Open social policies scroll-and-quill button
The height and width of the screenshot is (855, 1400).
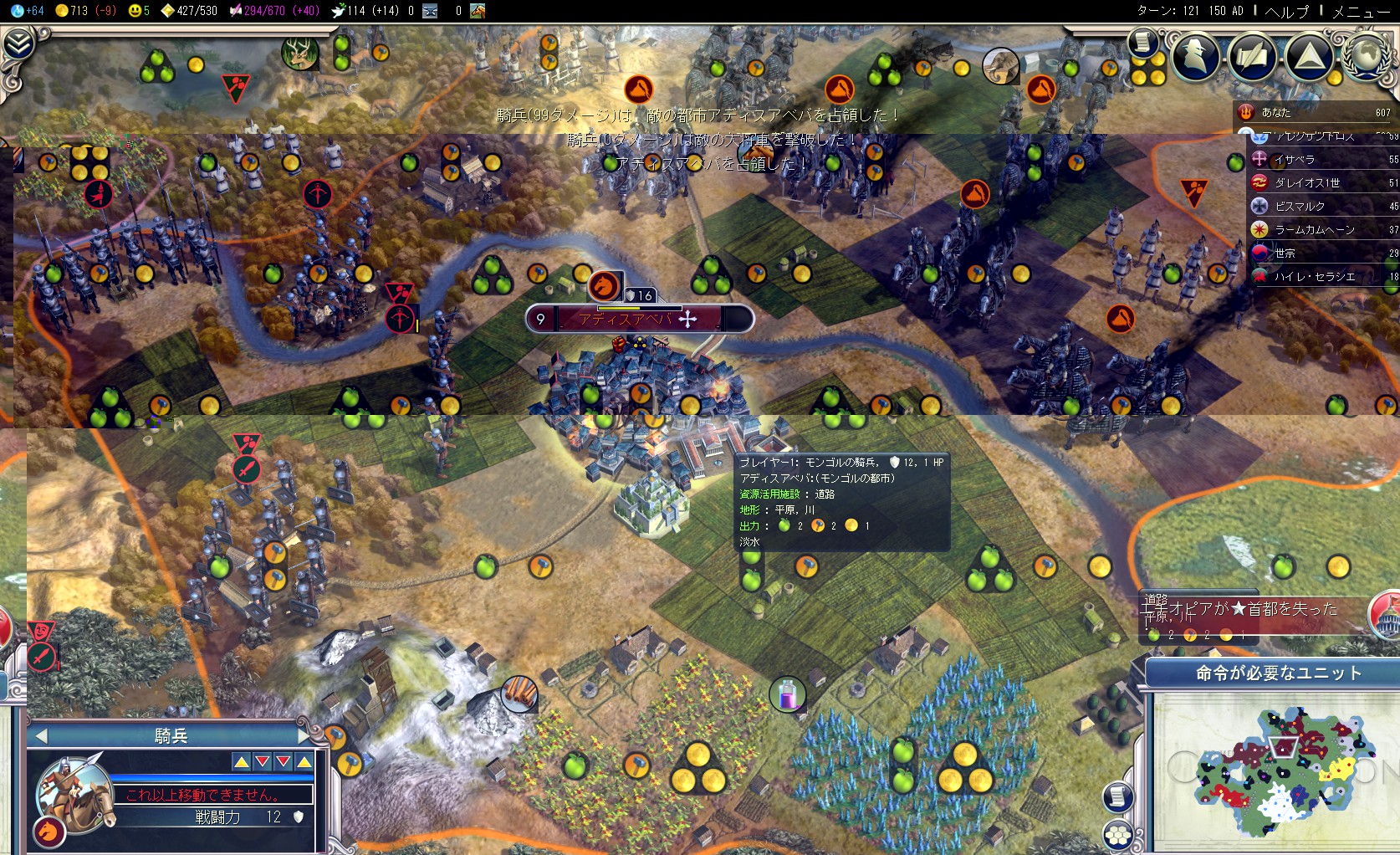click(1253, 56)
